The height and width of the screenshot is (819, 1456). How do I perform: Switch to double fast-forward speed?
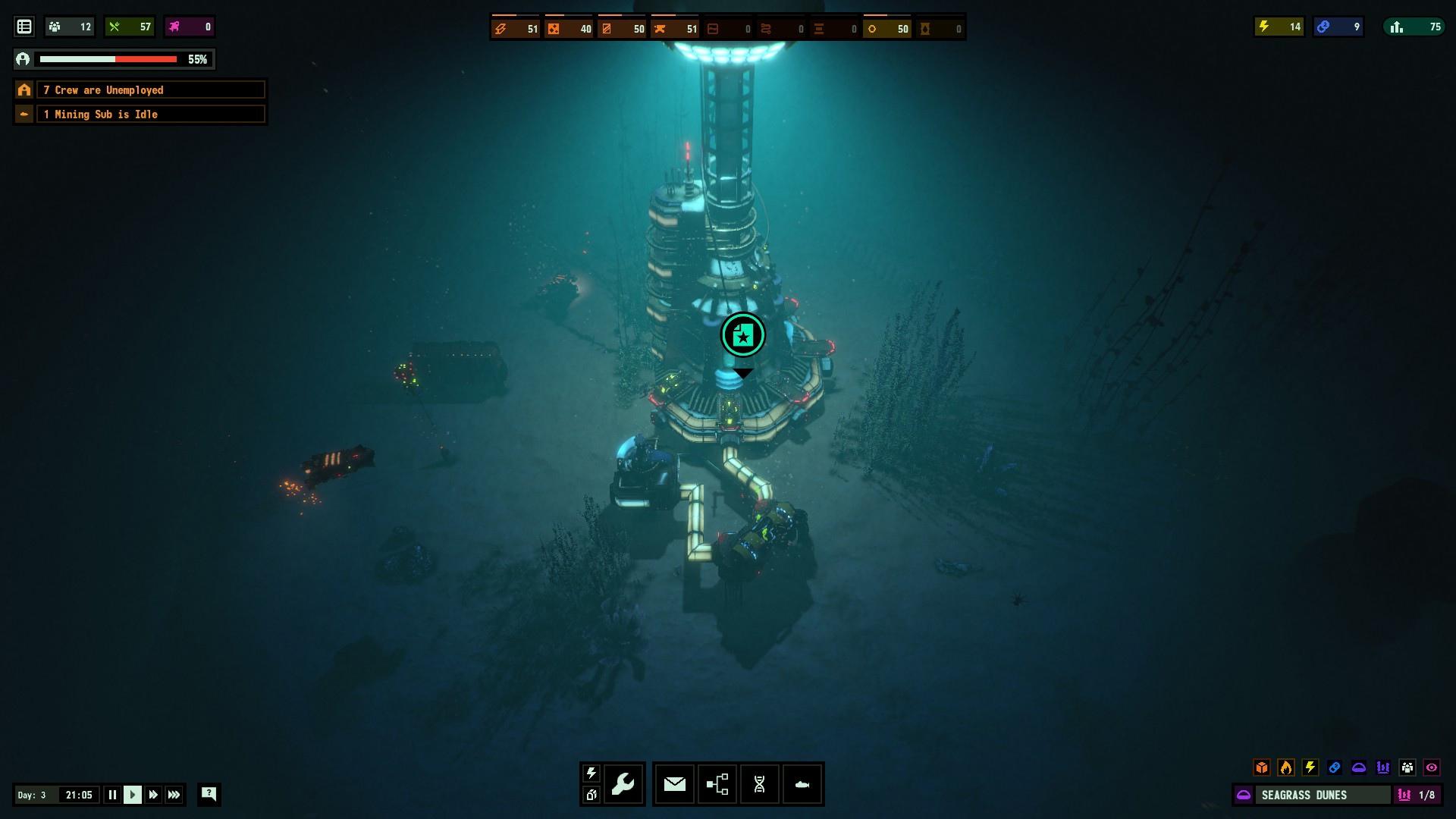tap(153, 795)
